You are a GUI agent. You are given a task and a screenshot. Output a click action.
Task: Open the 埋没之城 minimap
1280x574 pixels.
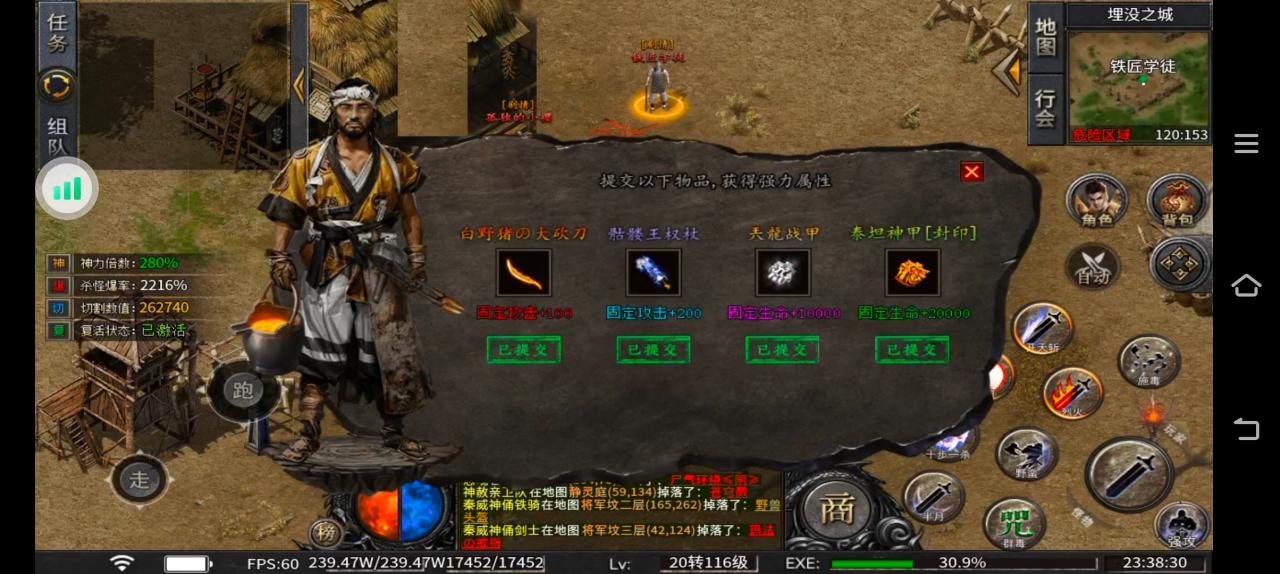tap(1139, 86)
